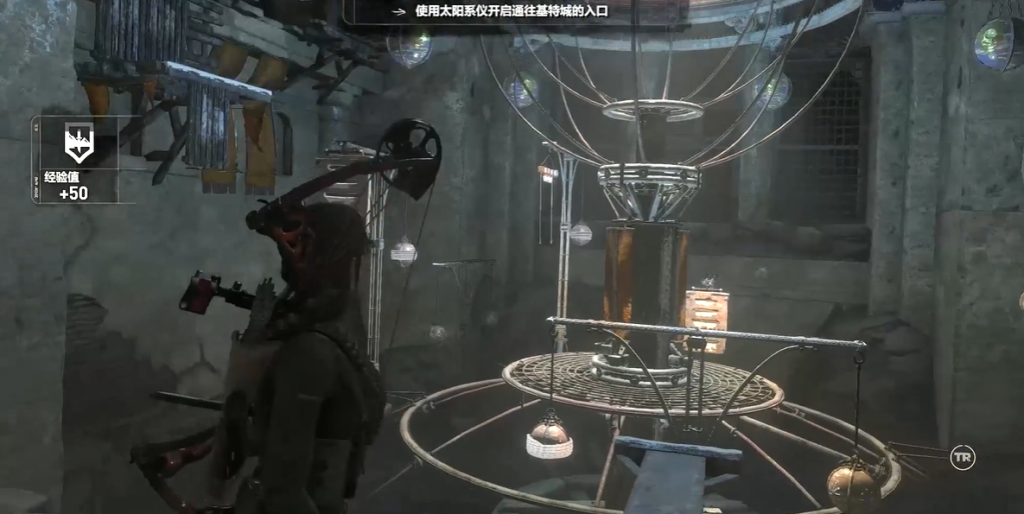Select the experience reward badge icon

point(79,144)
